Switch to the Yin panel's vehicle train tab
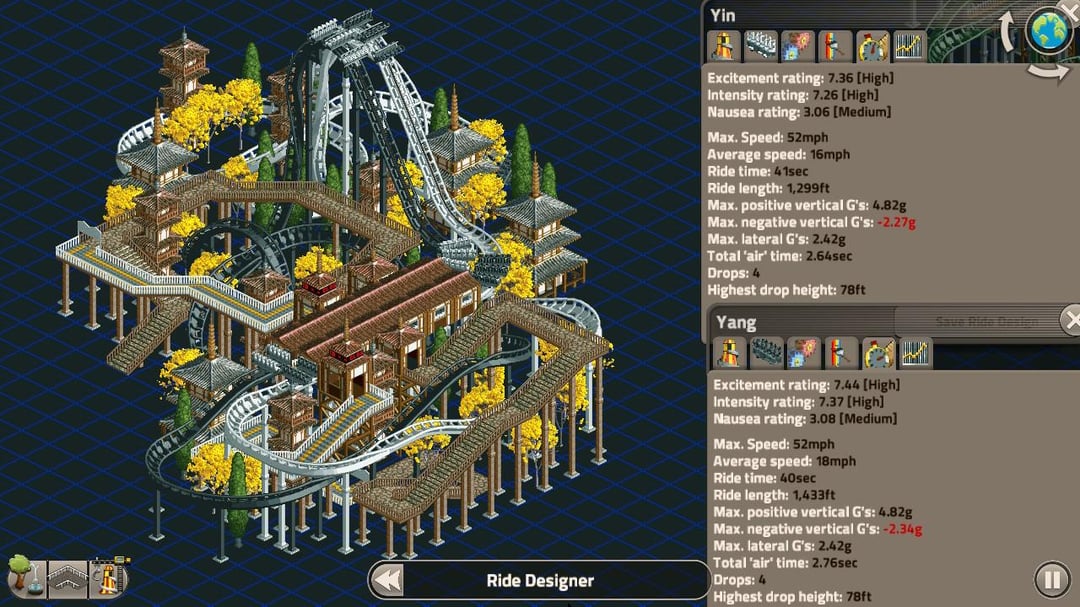The height and width of the screenshot is (607, 1080). (762, 46)
